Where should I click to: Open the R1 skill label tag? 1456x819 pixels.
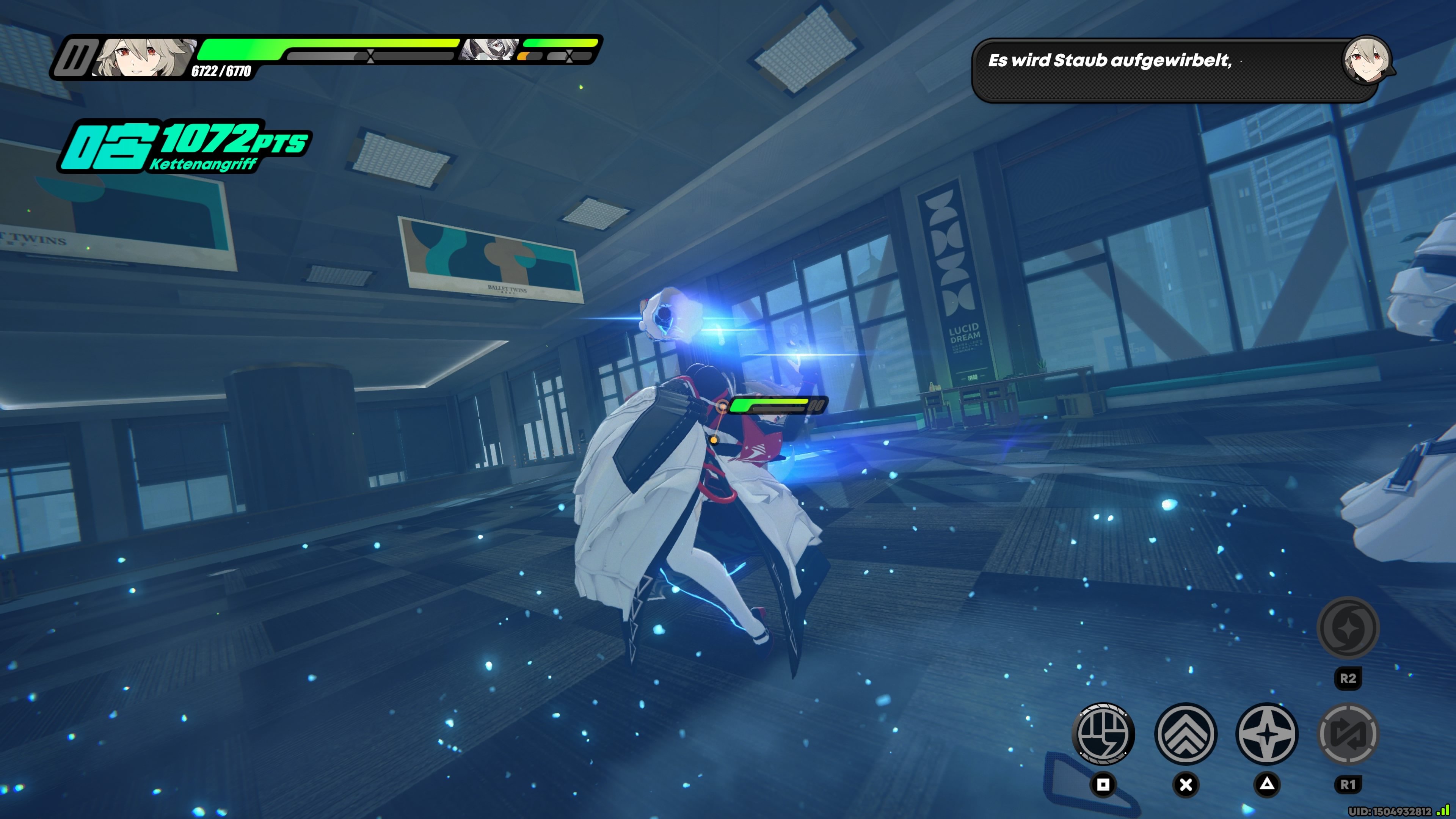tap(1348, 783)
